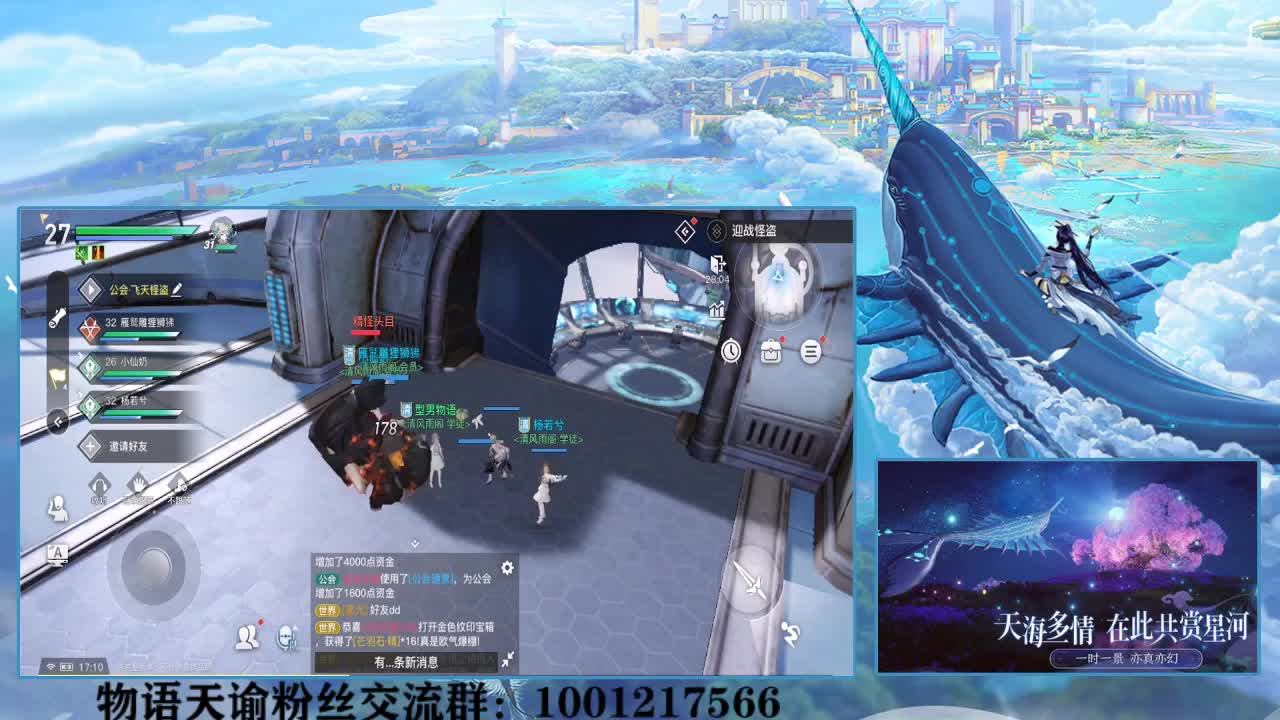The image size is (1280, 720).
Task: Open the social contacts icon beside the chat
Action: click(248, 636)
